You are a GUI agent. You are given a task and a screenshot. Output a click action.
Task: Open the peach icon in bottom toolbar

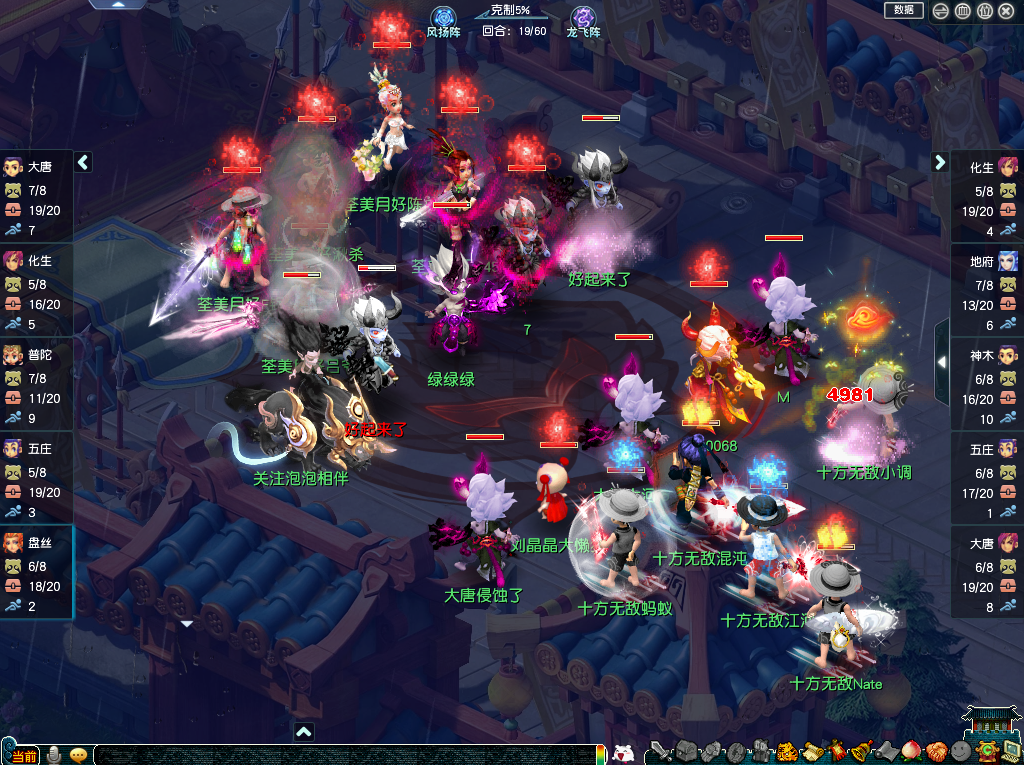pos(910,752)
